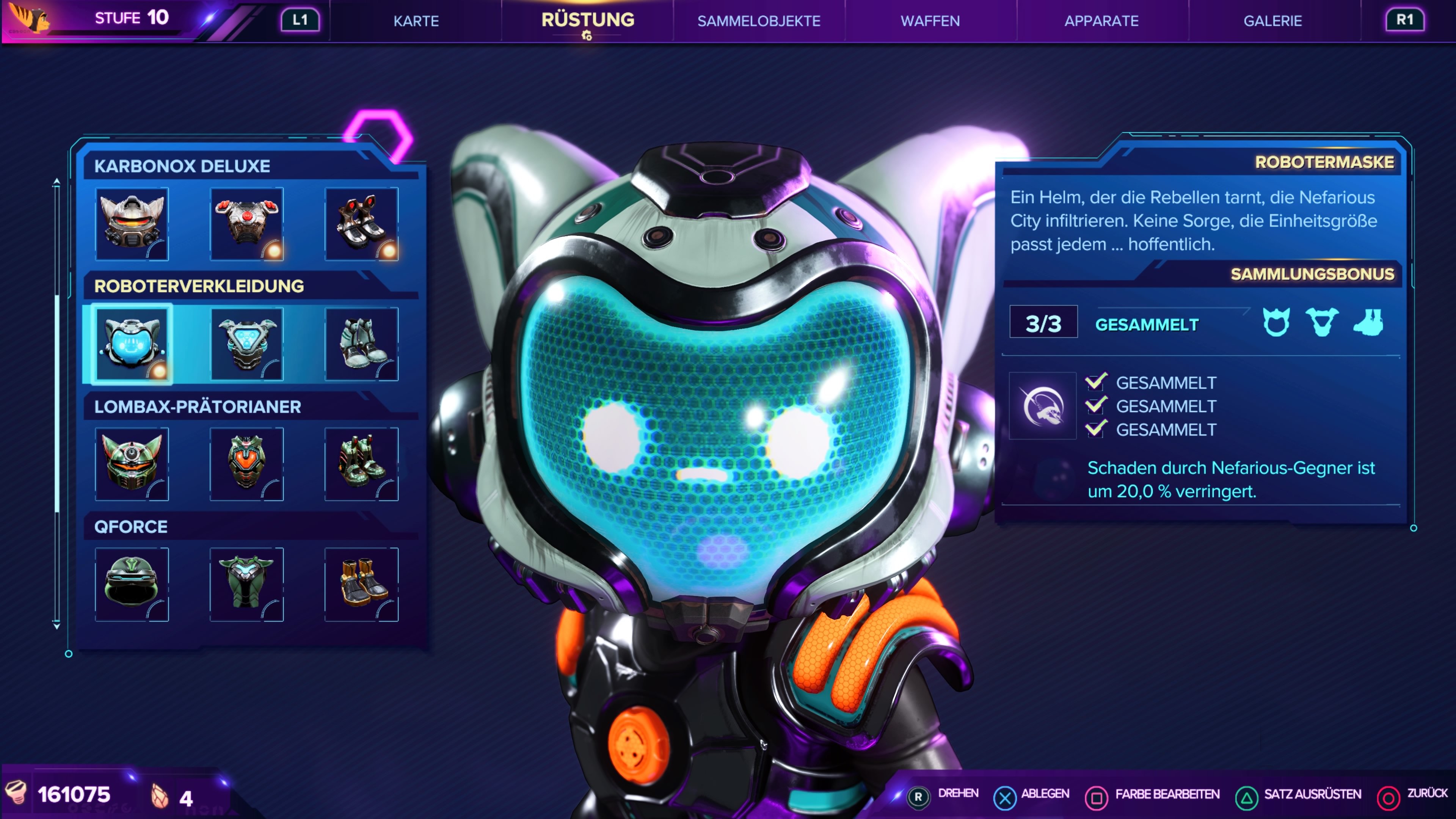1456x819 pixels.
Task: Select the Lombax-Prätorianer boots icon
Action: [x=362, y=464]
